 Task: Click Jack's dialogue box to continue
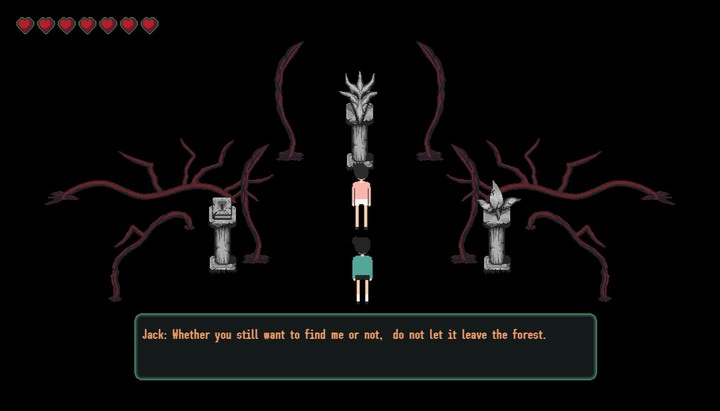(365, 346)
